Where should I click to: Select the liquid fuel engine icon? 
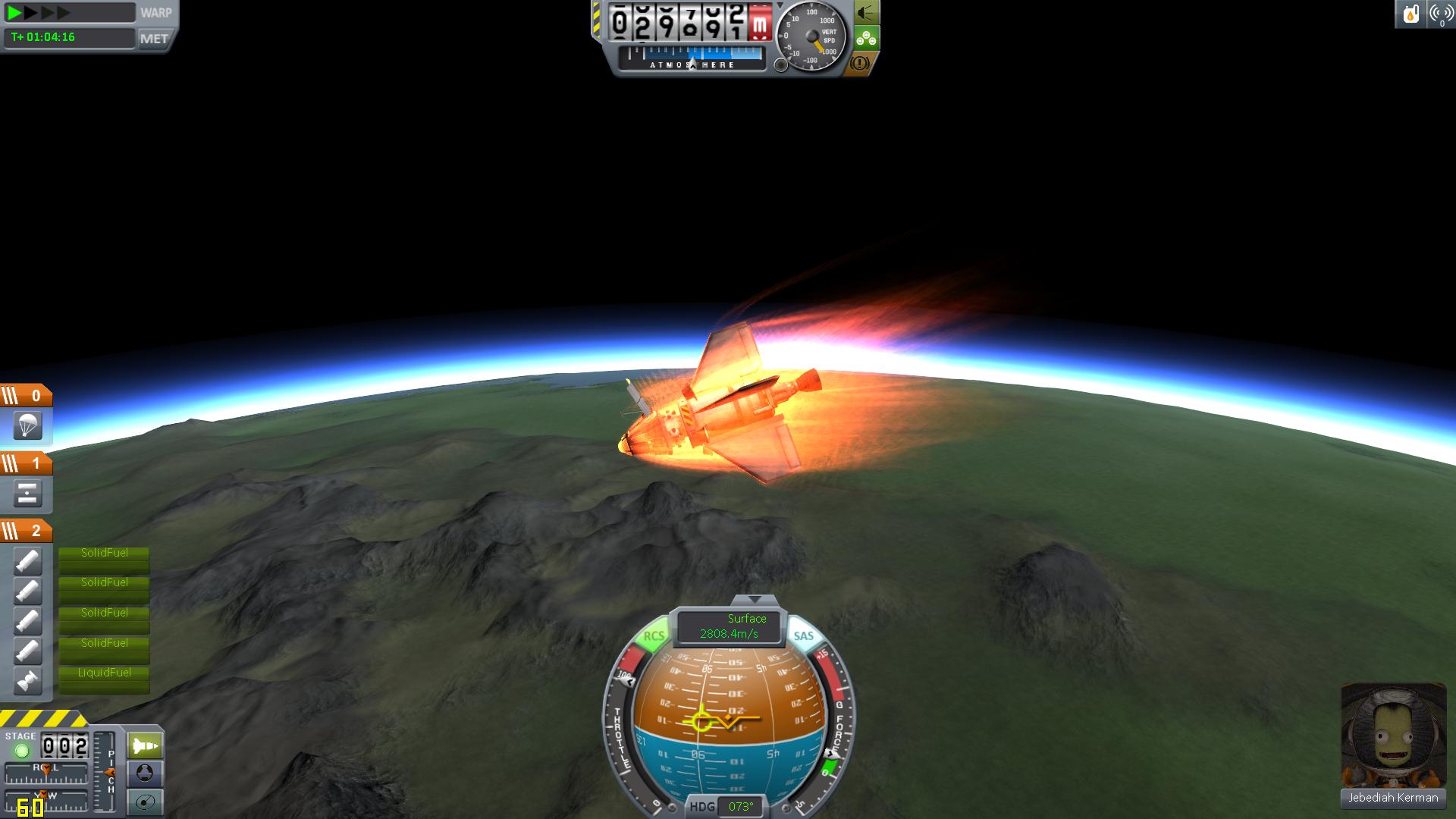(27, 681)
